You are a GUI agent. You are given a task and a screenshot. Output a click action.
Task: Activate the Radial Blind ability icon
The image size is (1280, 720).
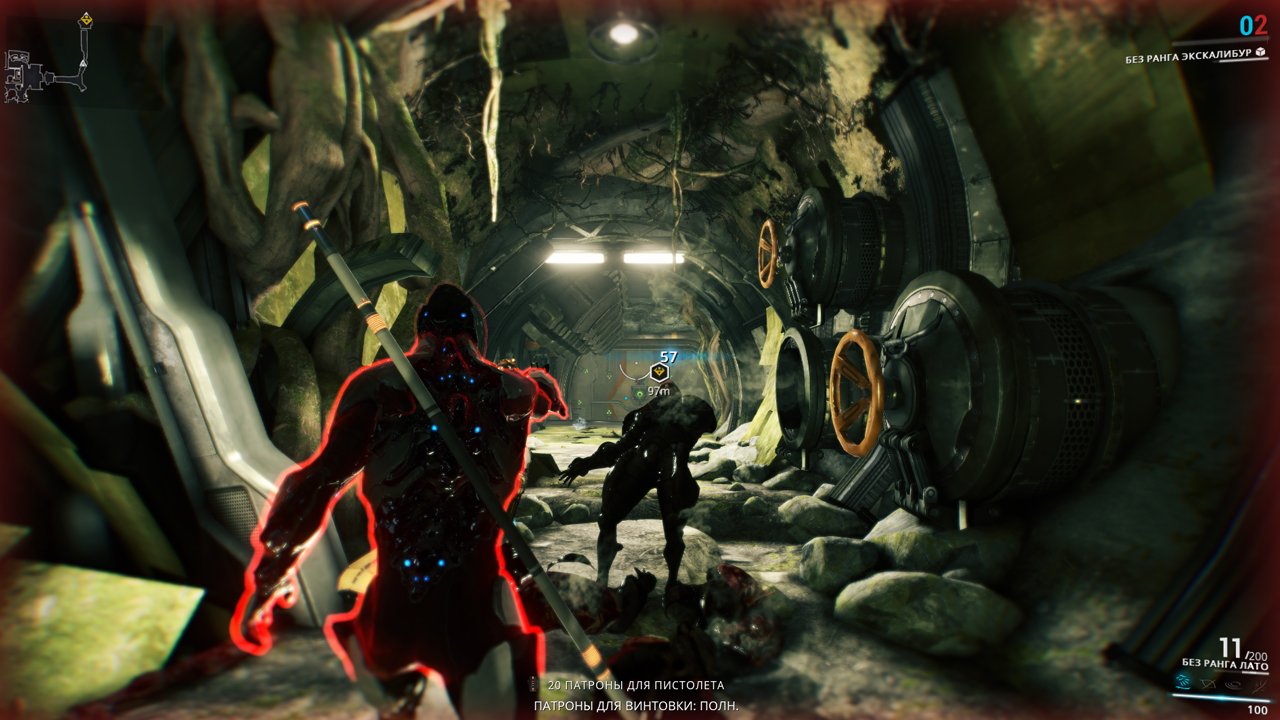coord(1207,684)
